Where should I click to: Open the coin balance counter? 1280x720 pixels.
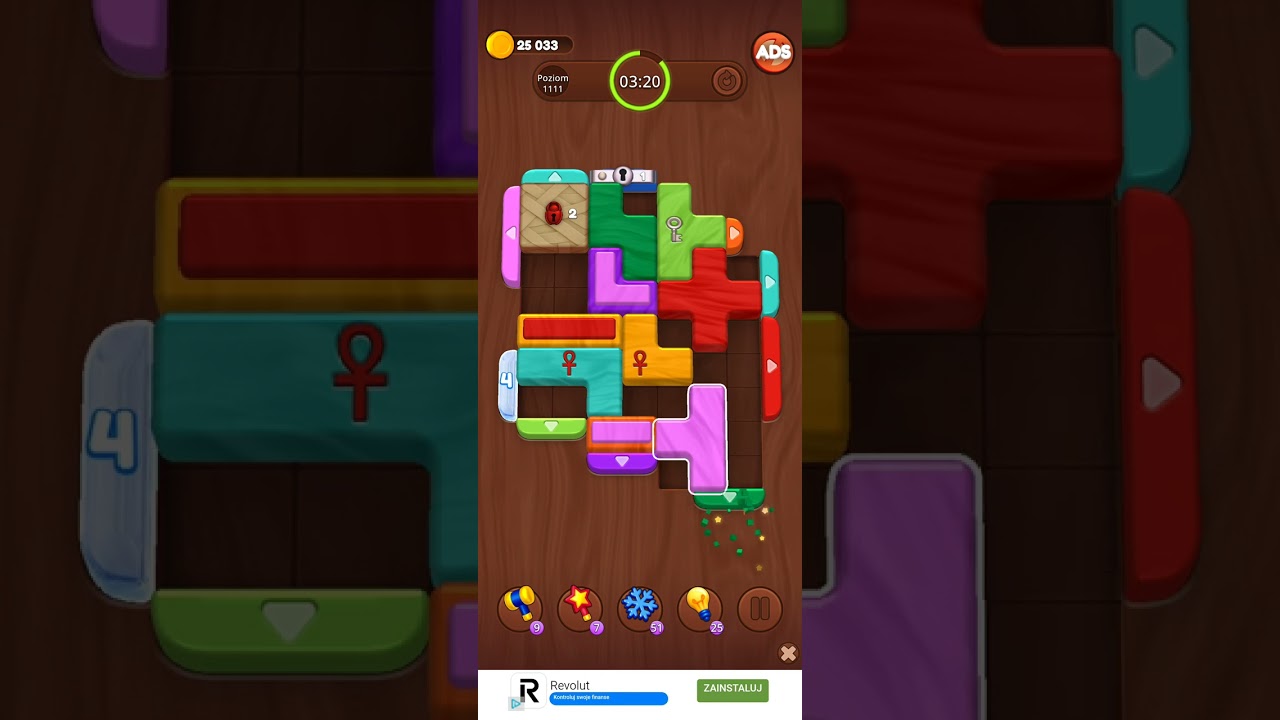(530, 45)
